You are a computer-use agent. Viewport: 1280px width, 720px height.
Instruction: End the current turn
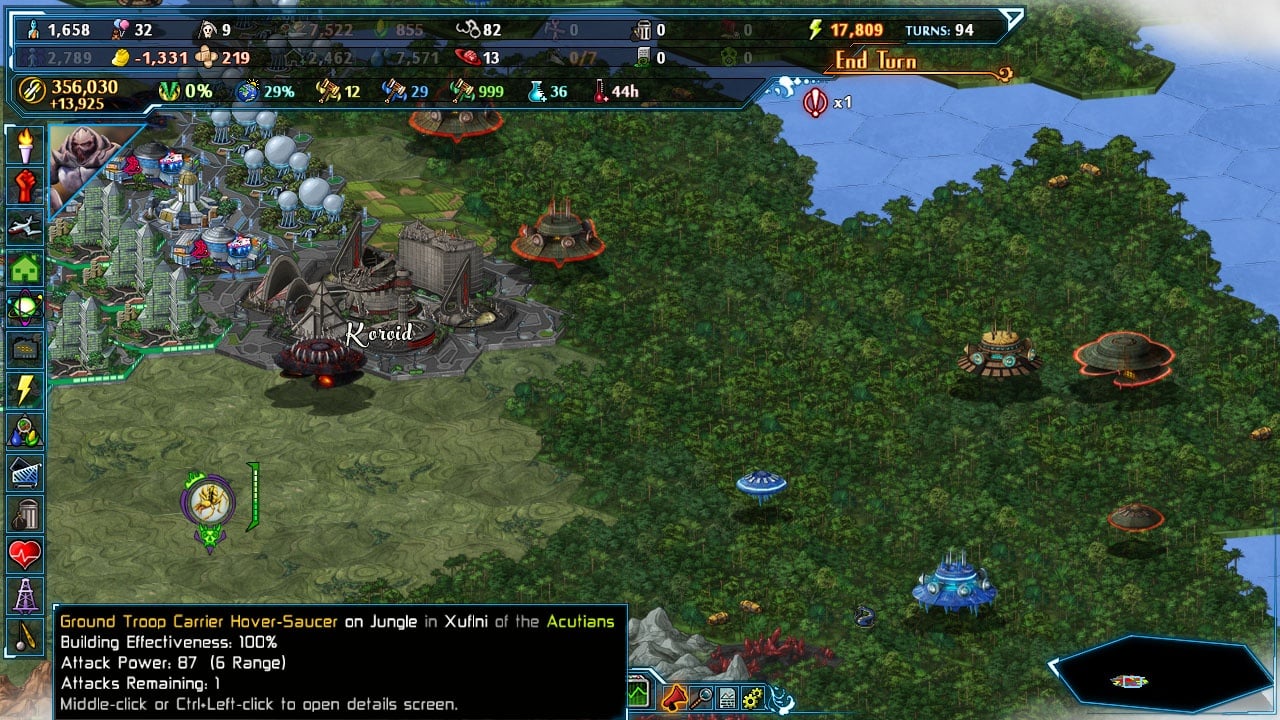click(876, 62)
